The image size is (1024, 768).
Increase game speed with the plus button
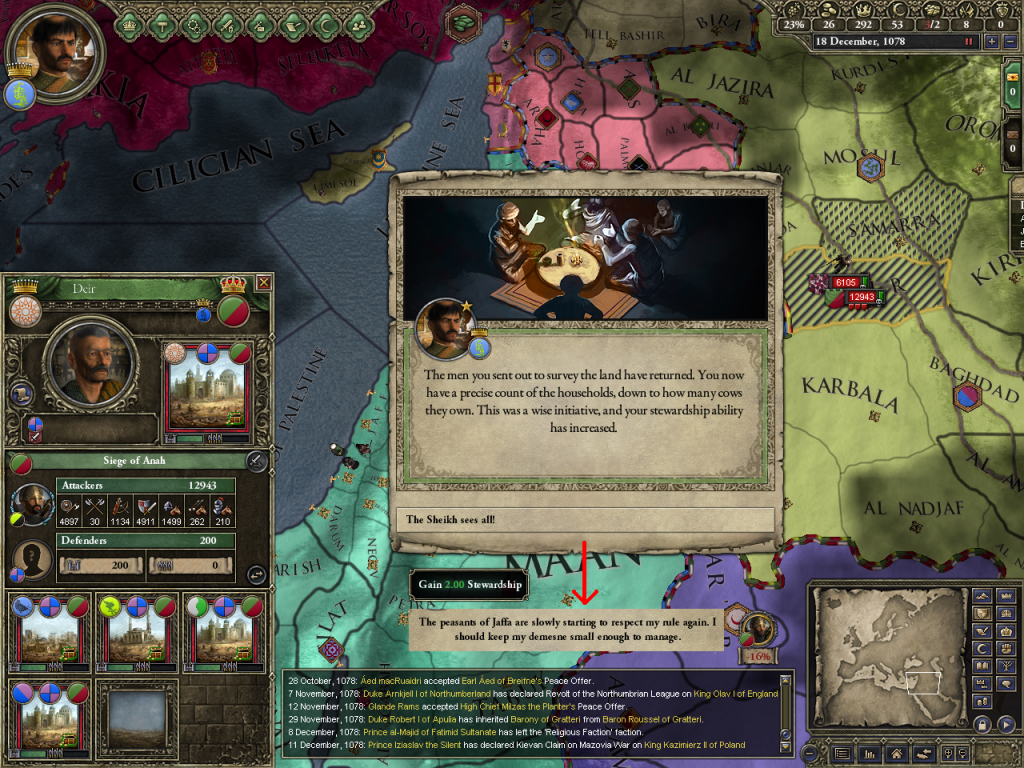[x=992, y=42]
